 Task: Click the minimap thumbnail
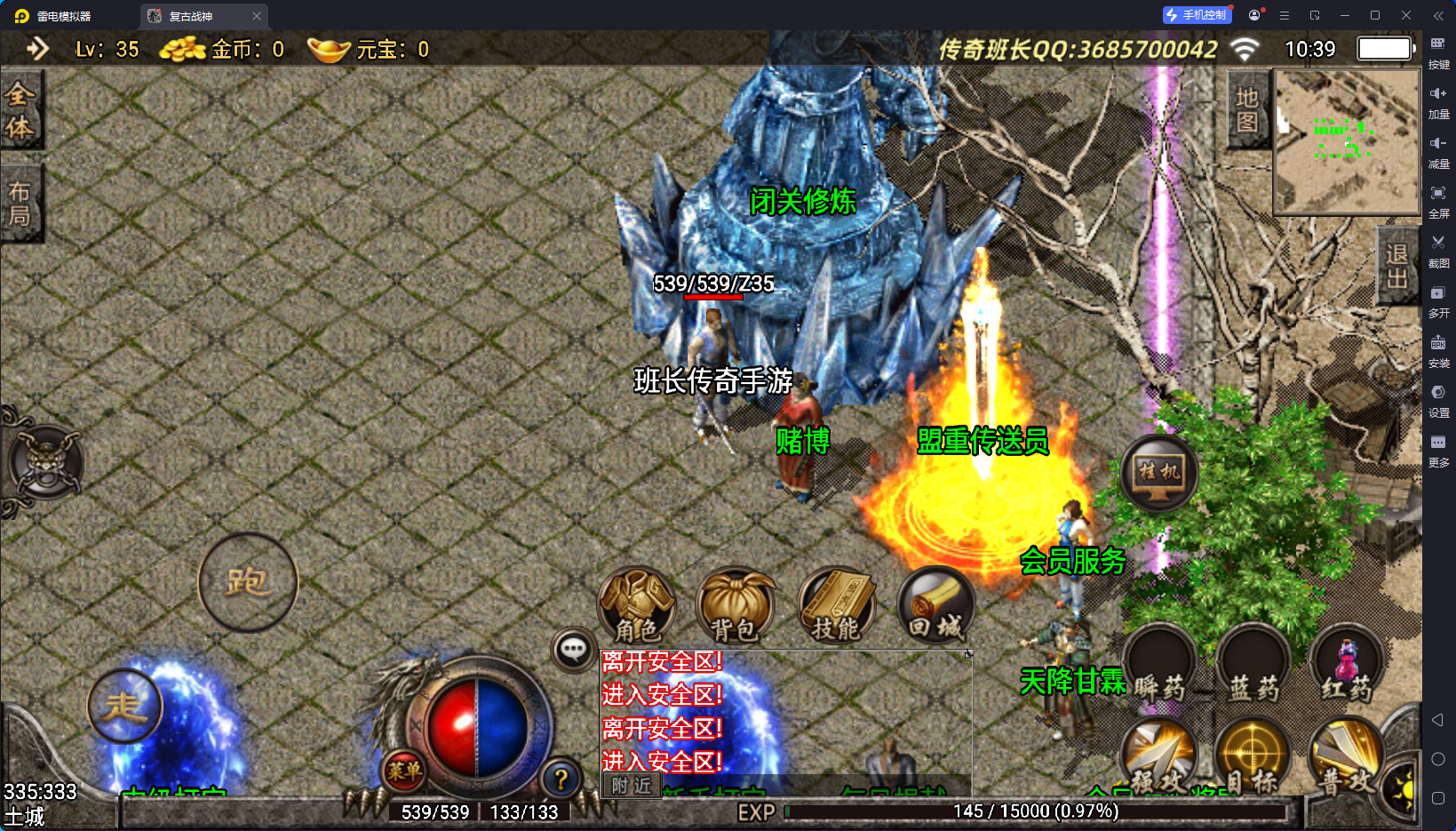coord(1347,141)
